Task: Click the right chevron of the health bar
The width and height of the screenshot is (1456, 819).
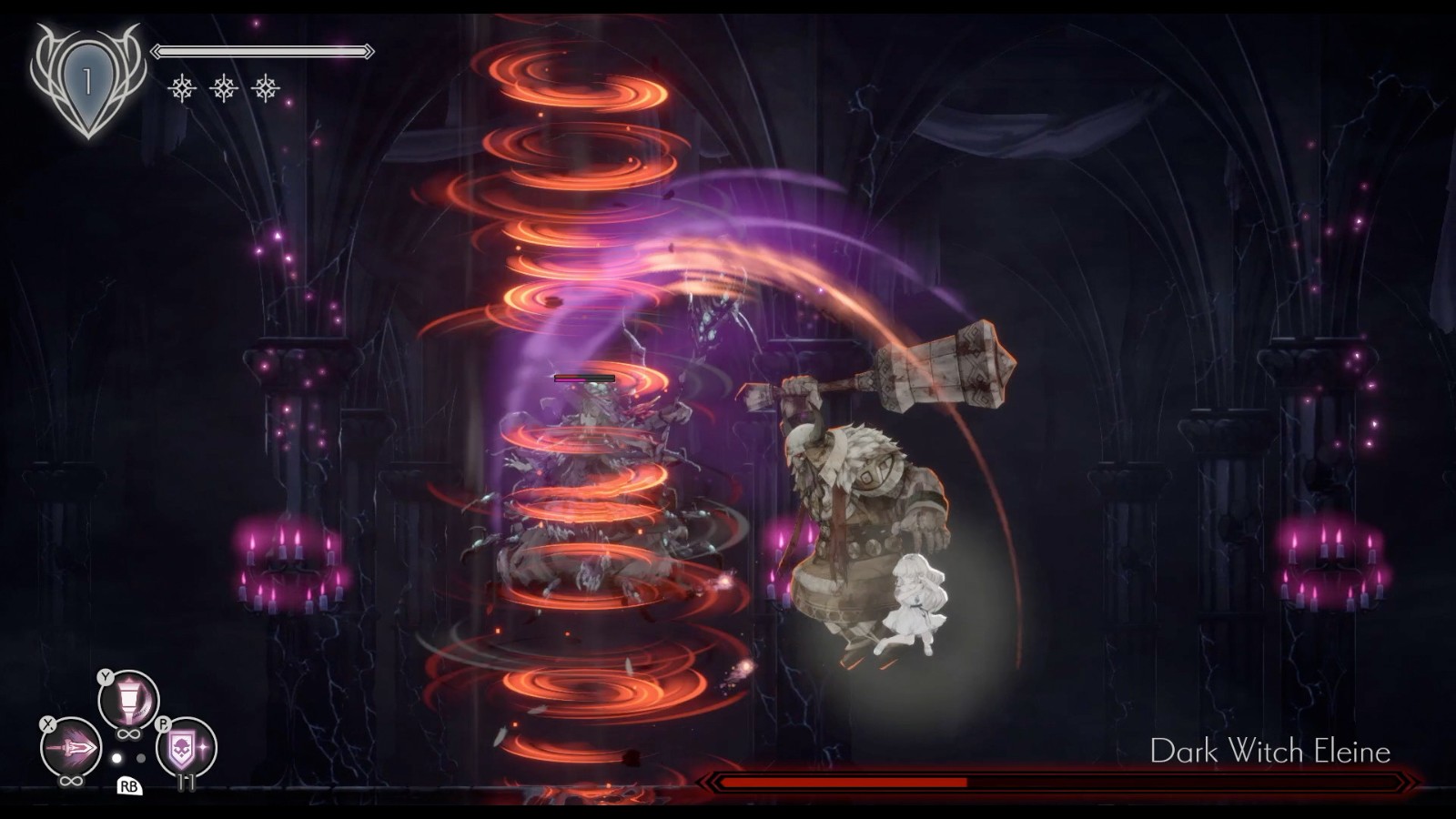Action: click(369, 50)
